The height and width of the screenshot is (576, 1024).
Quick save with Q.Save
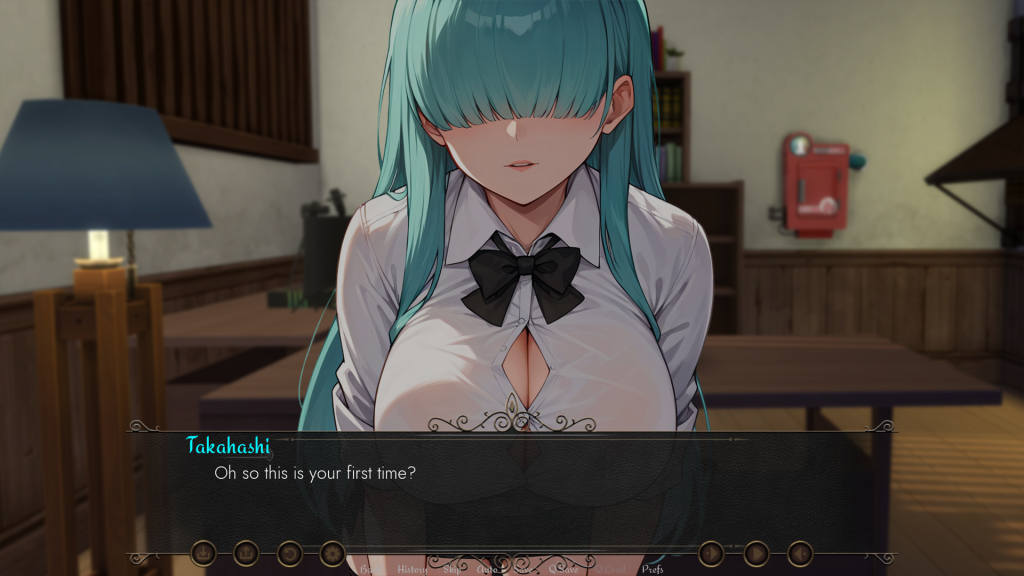pyautogui.click(x=562, y=570)
